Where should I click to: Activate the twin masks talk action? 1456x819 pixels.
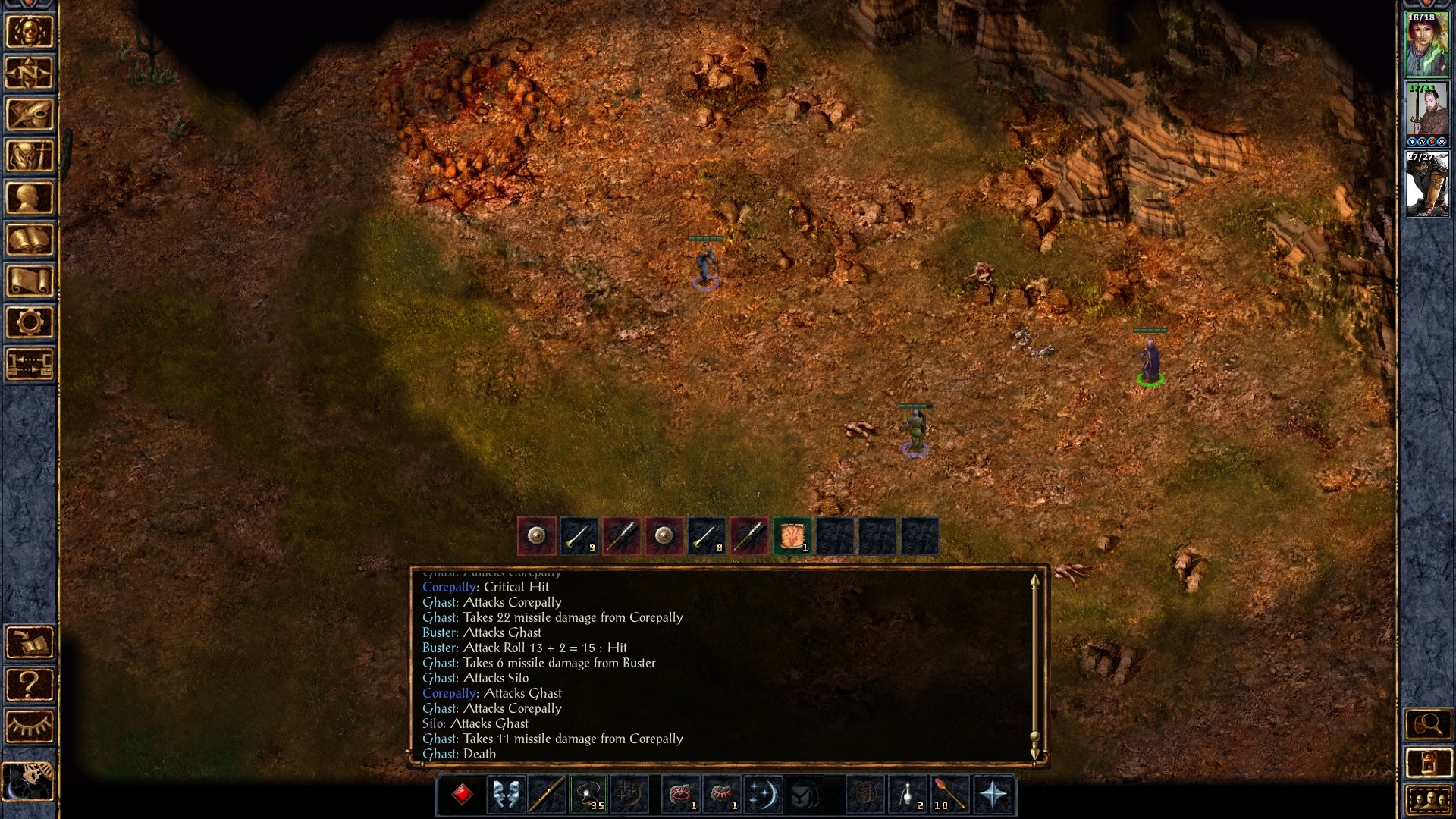pyautogui.click(x=505, y=795)
